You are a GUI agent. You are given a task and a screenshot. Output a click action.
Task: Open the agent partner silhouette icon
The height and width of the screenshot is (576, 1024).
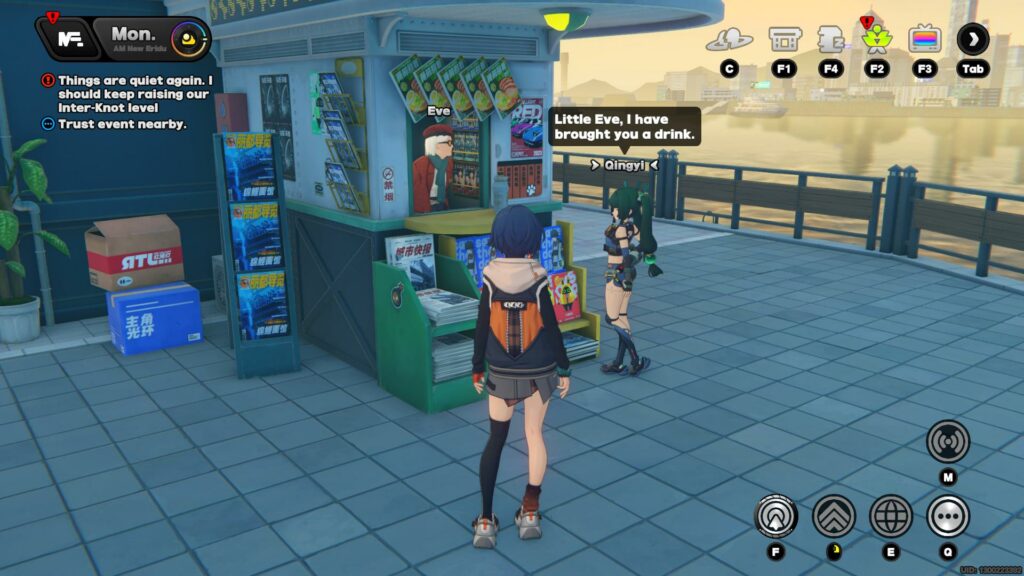click(729, 40)
